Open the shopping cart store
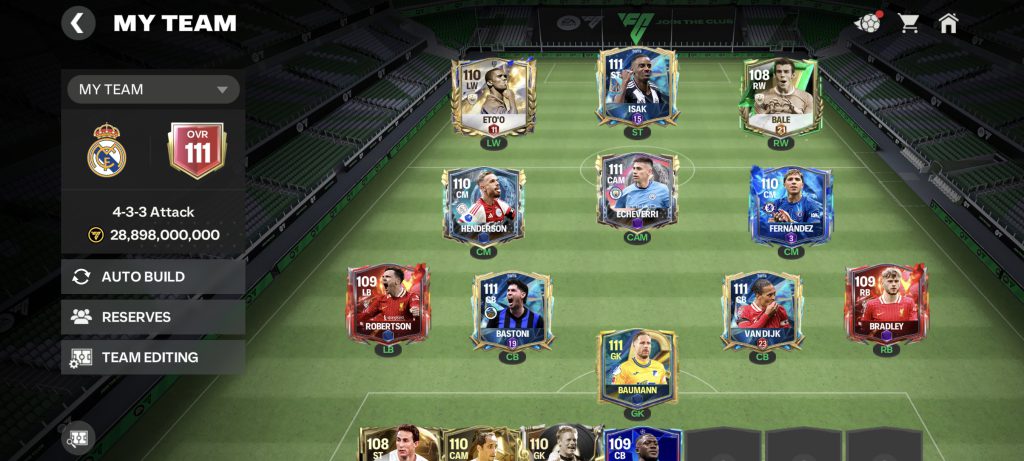Viewport: 1024px width, 461px height. pyautogui.click(x=909, y=23)
